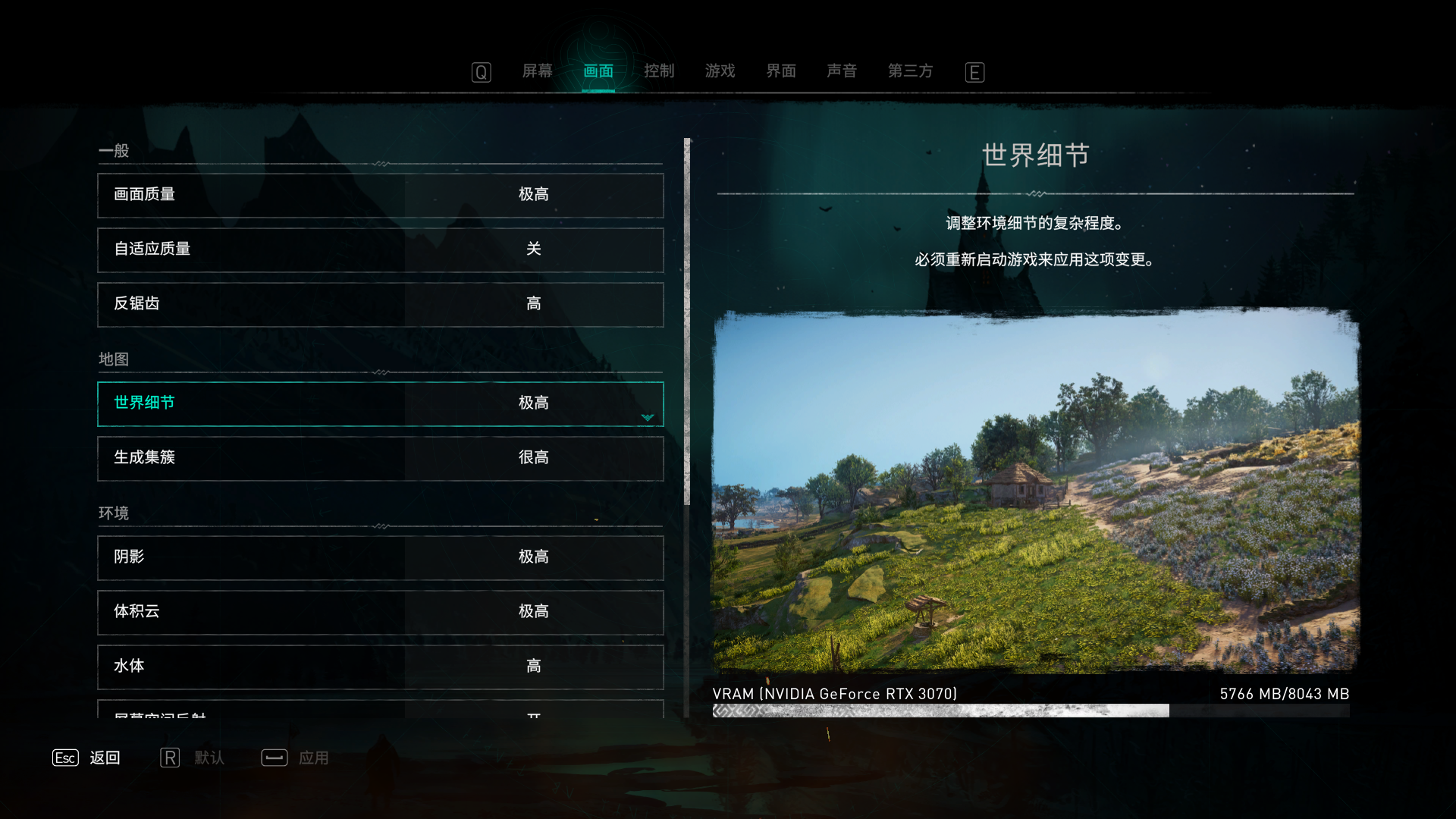This screenshot has height=819, width=1456.
Task: Open the 声音 settings tab
Action: click(842, 71)
